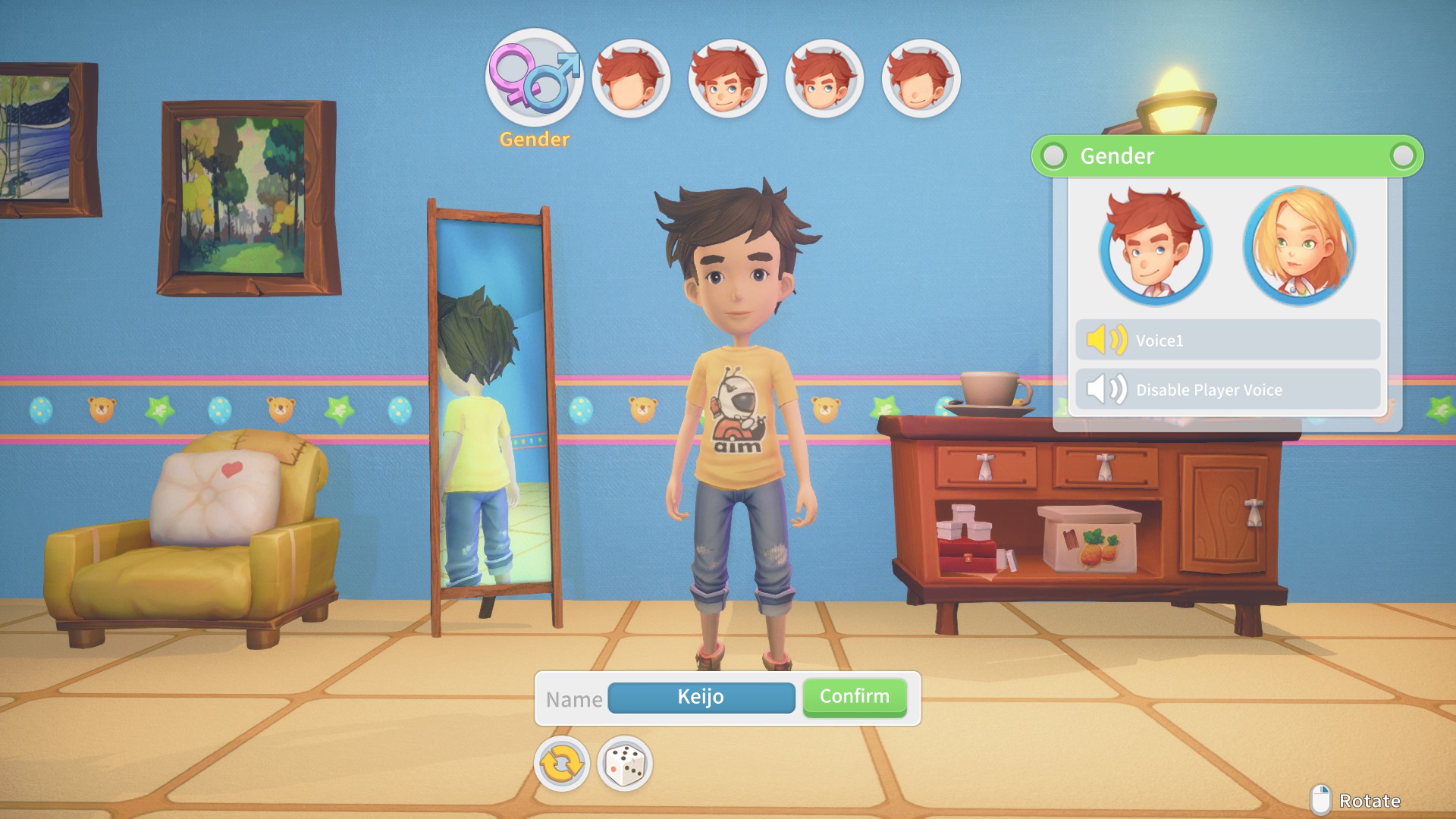Select the smiling full-face category icon
The image size is (1456, 819).
click(x=728, y=78)
